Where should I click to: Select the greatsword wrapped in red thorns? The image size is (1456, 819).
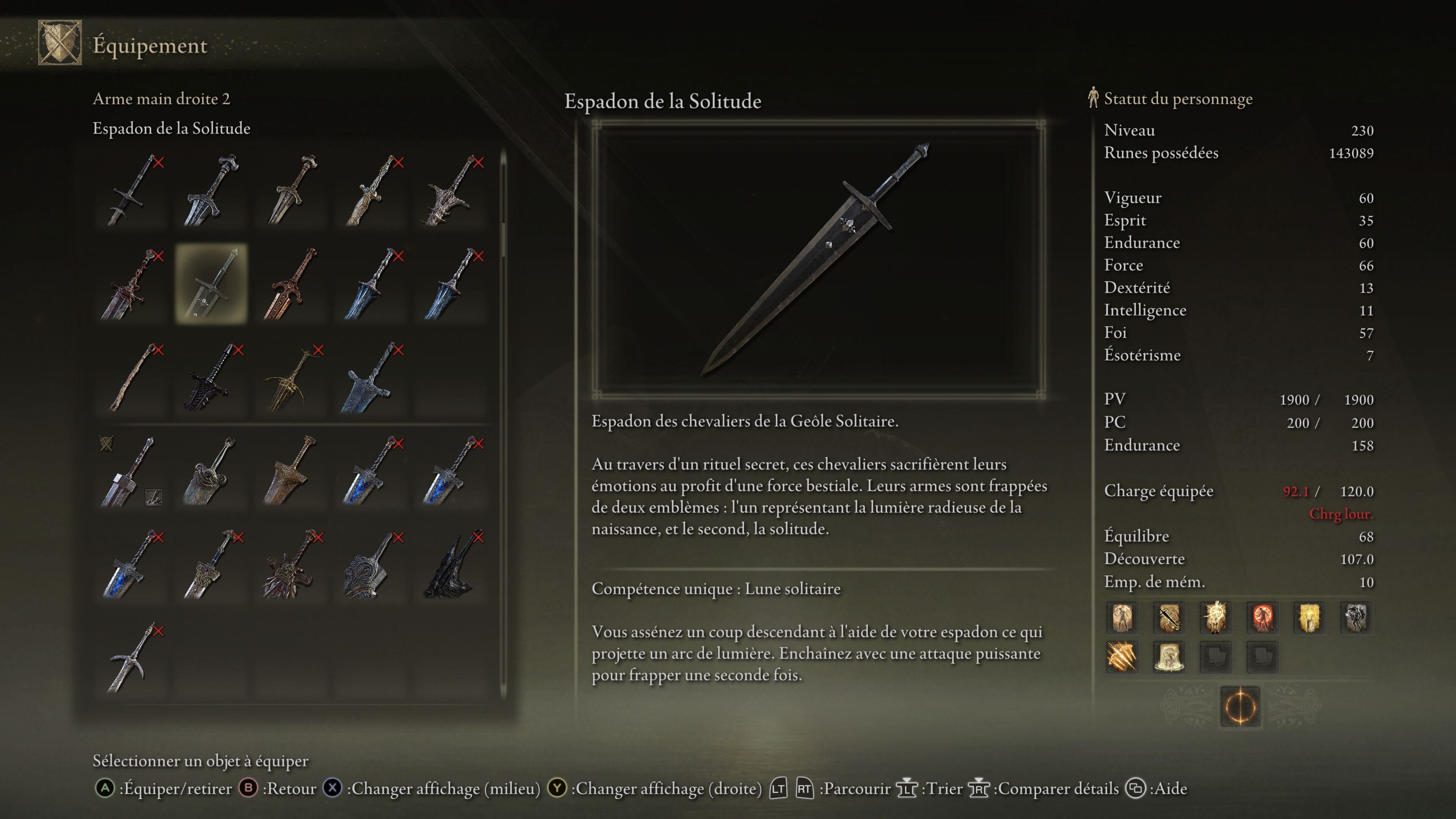pos(131,284)
